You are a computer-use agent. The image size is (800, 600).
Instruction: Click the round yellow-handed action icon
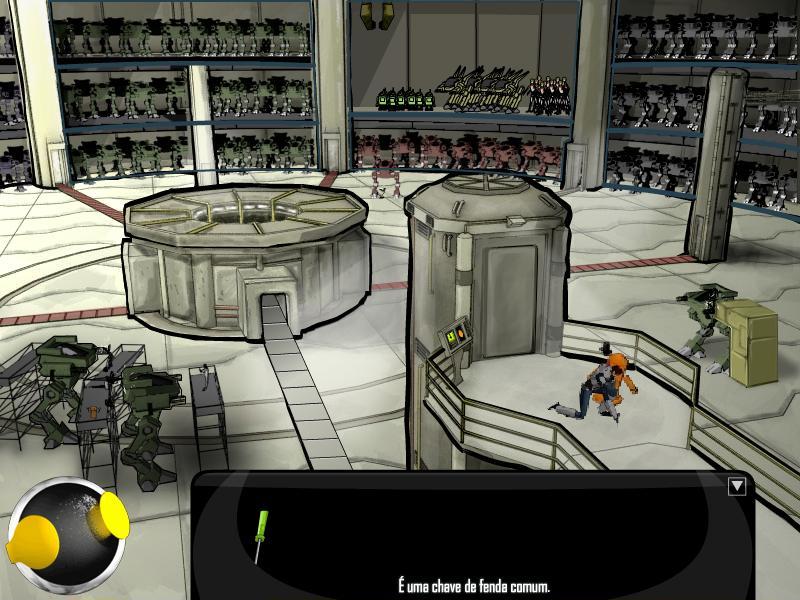[66, 533]
